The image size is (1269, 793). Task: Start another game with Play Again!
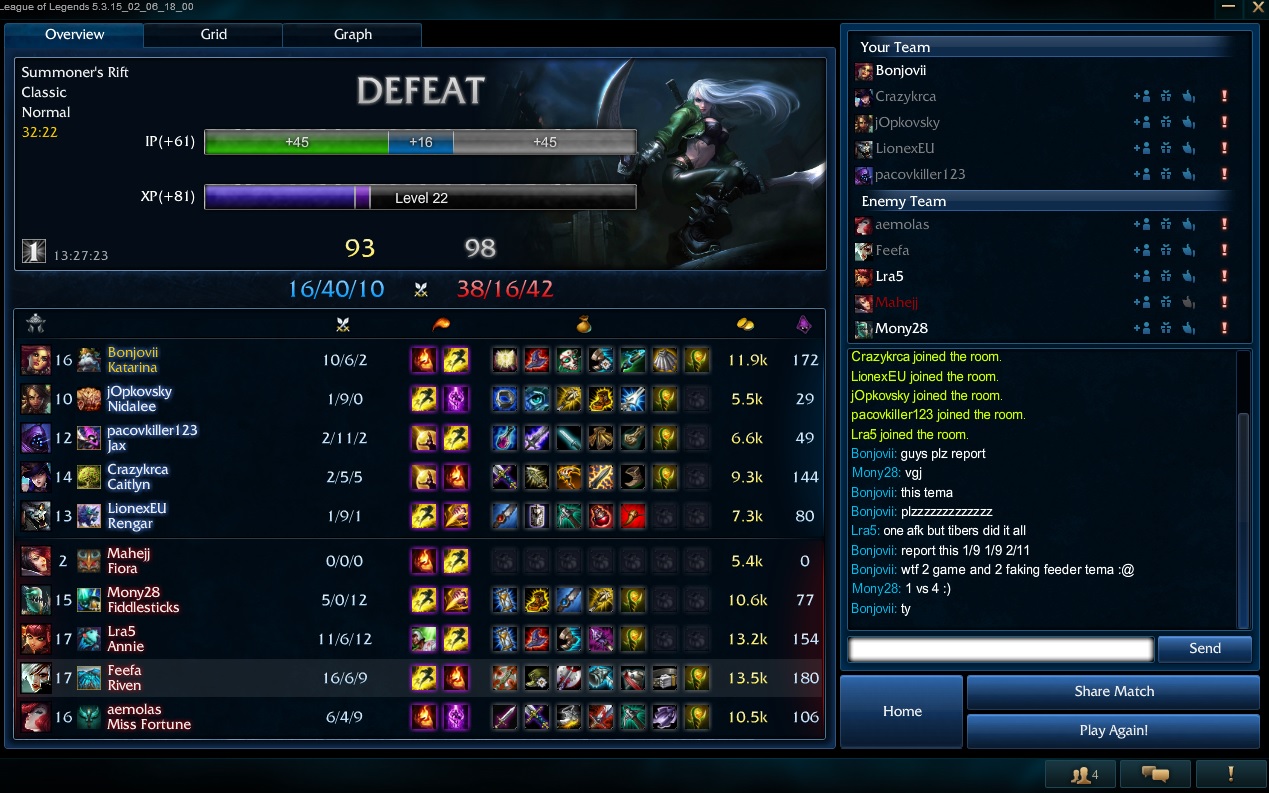[1113, 731]
